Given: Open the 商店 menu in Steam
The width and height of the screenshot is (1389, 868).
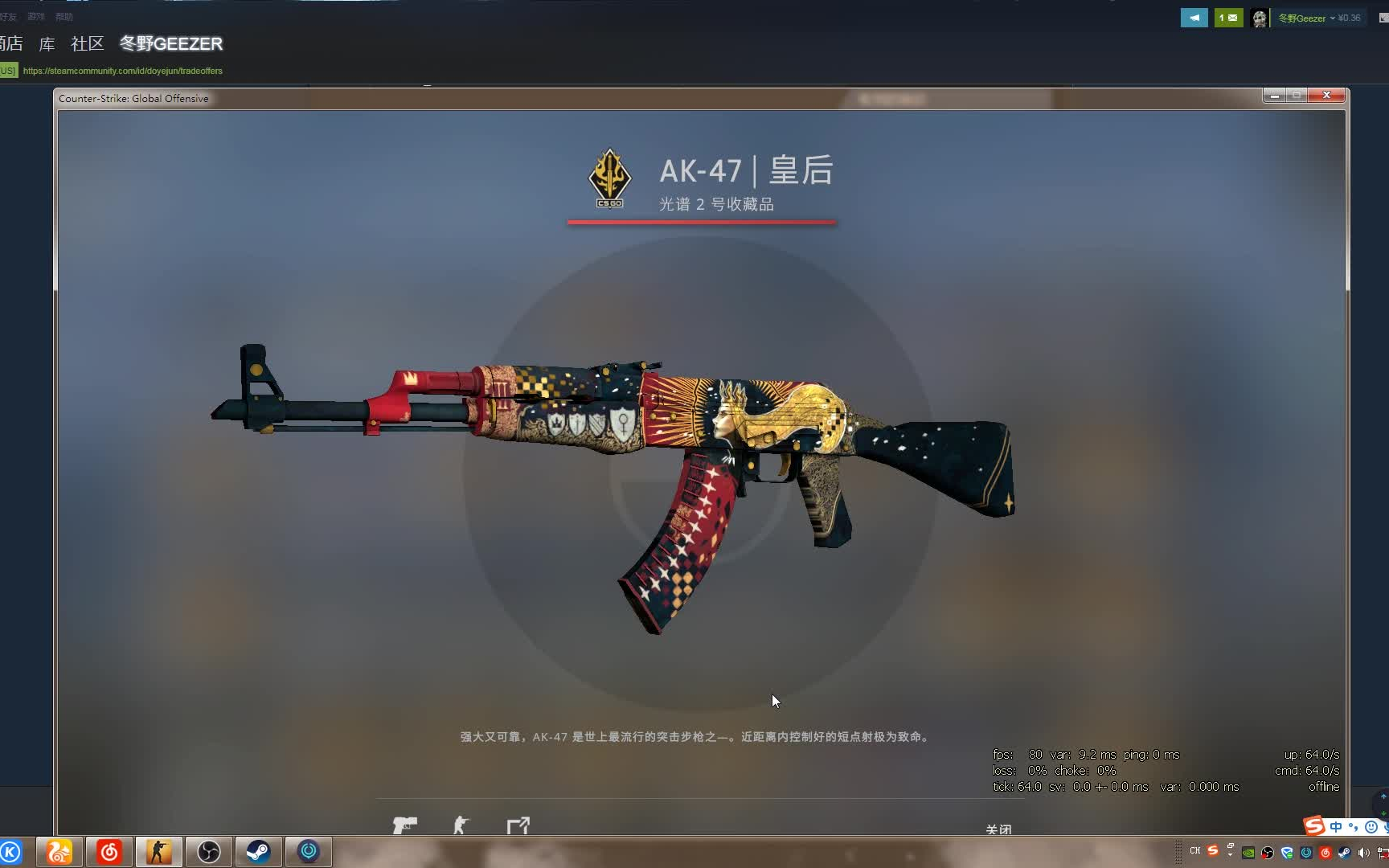Looking at the screenshot, I should point(11,44).
